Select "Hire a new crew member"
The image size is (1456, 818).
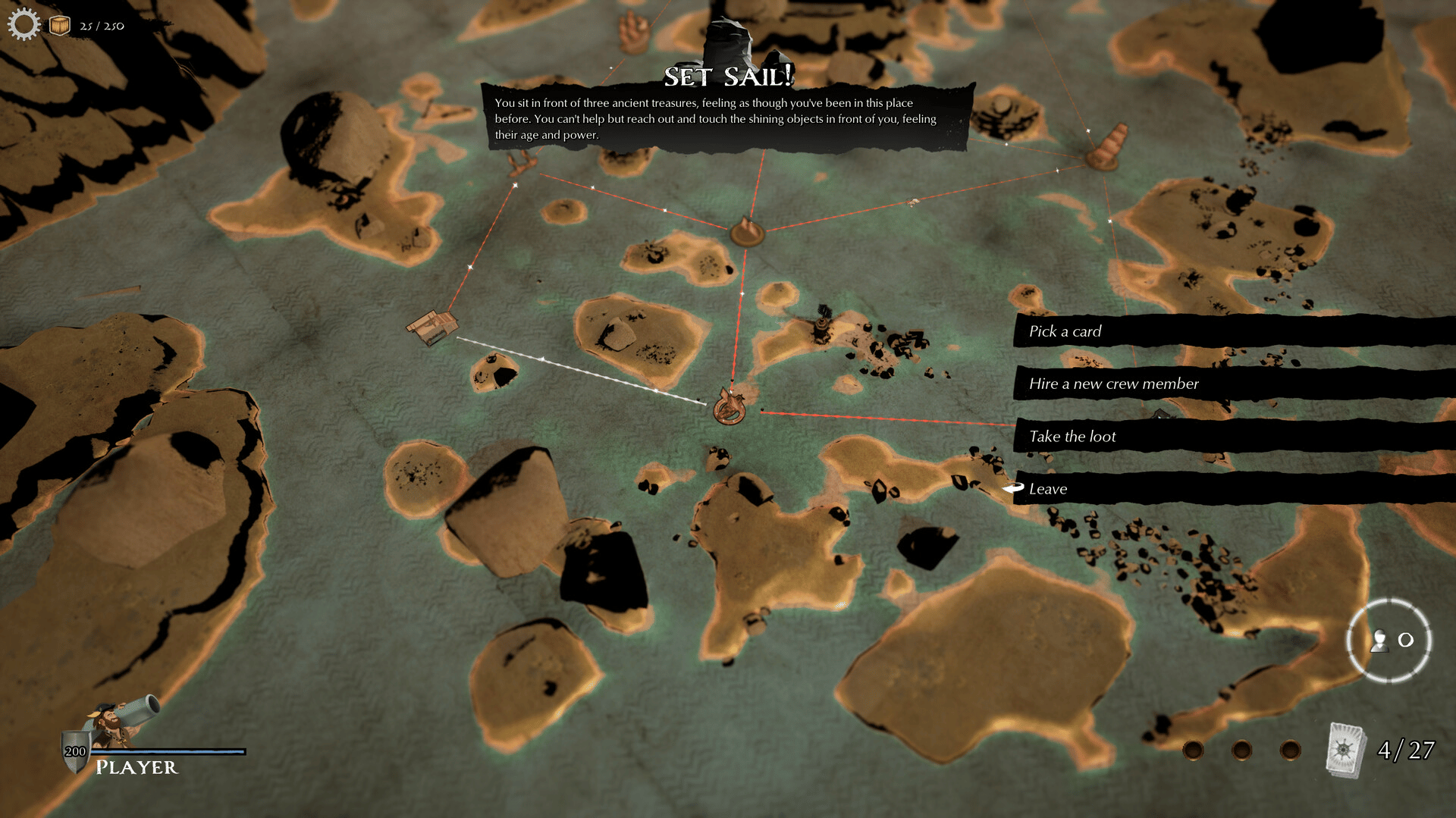tap(1113, 384)
